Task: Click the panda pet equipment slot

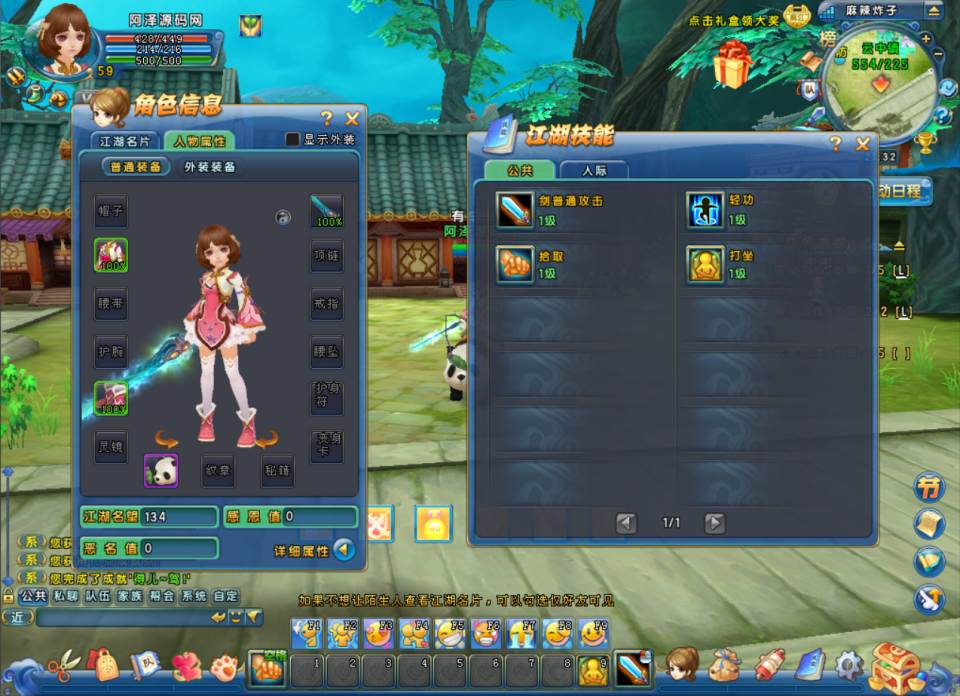Action: (x=161, y=471)
